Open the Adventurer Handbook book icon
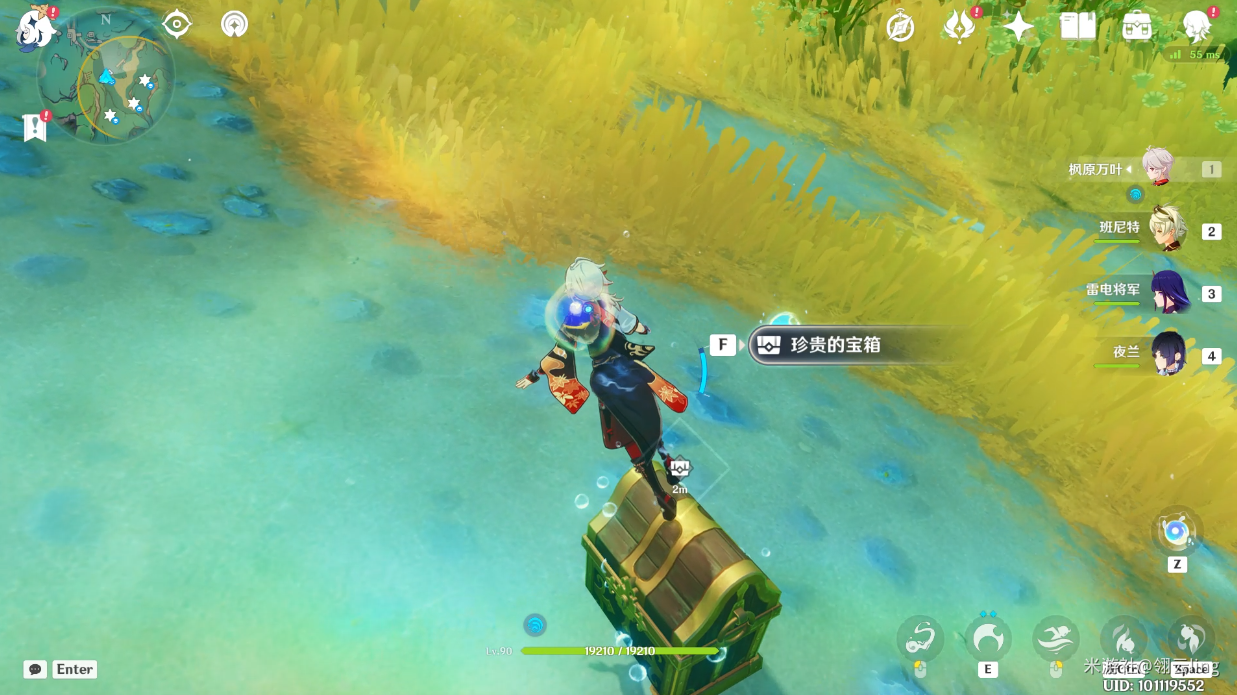 coord(1077,27)
